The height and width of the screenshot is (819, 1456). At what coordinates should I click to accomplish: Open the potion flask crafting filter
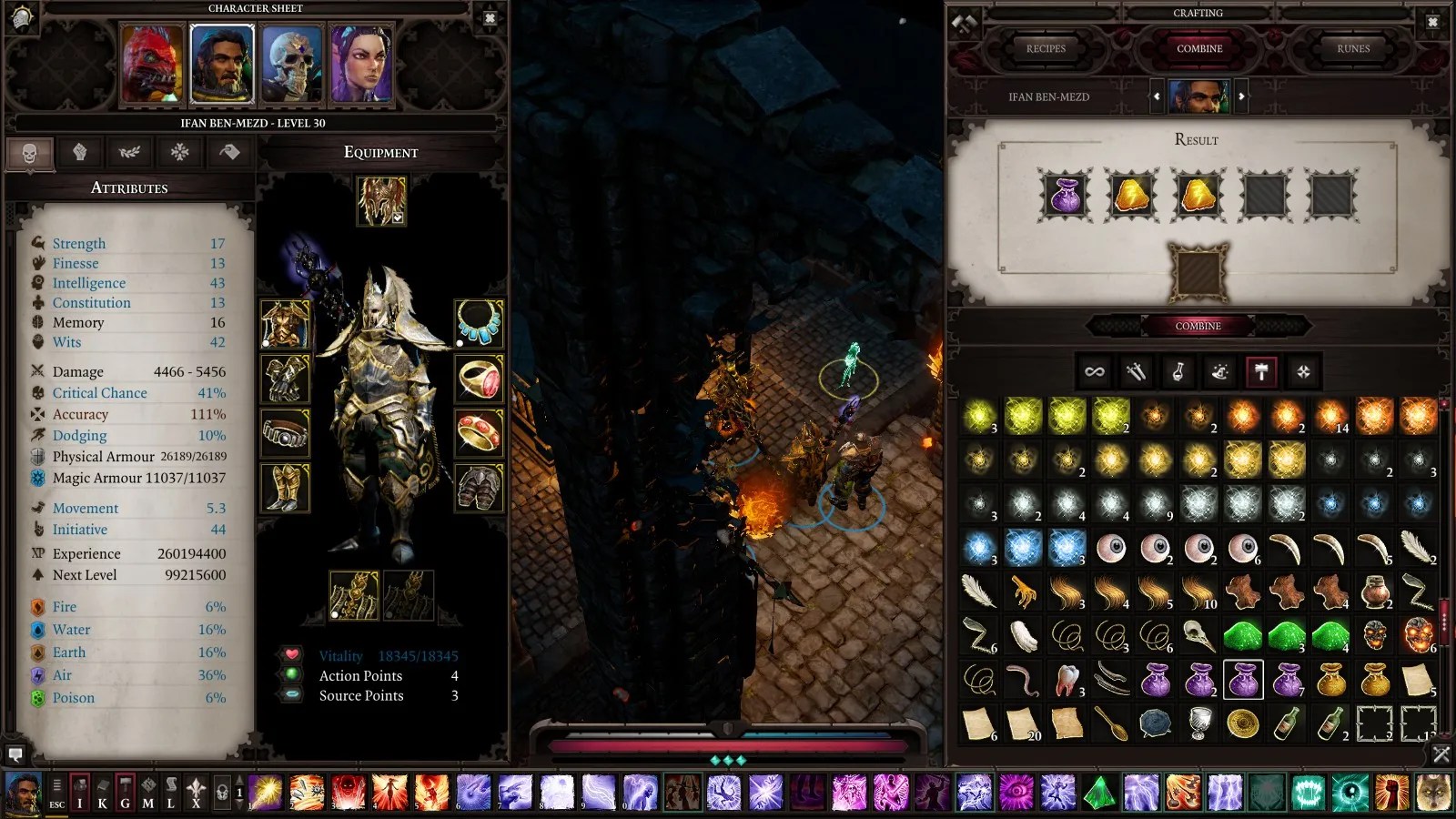pyautogui.click(x=1178, y=371)
